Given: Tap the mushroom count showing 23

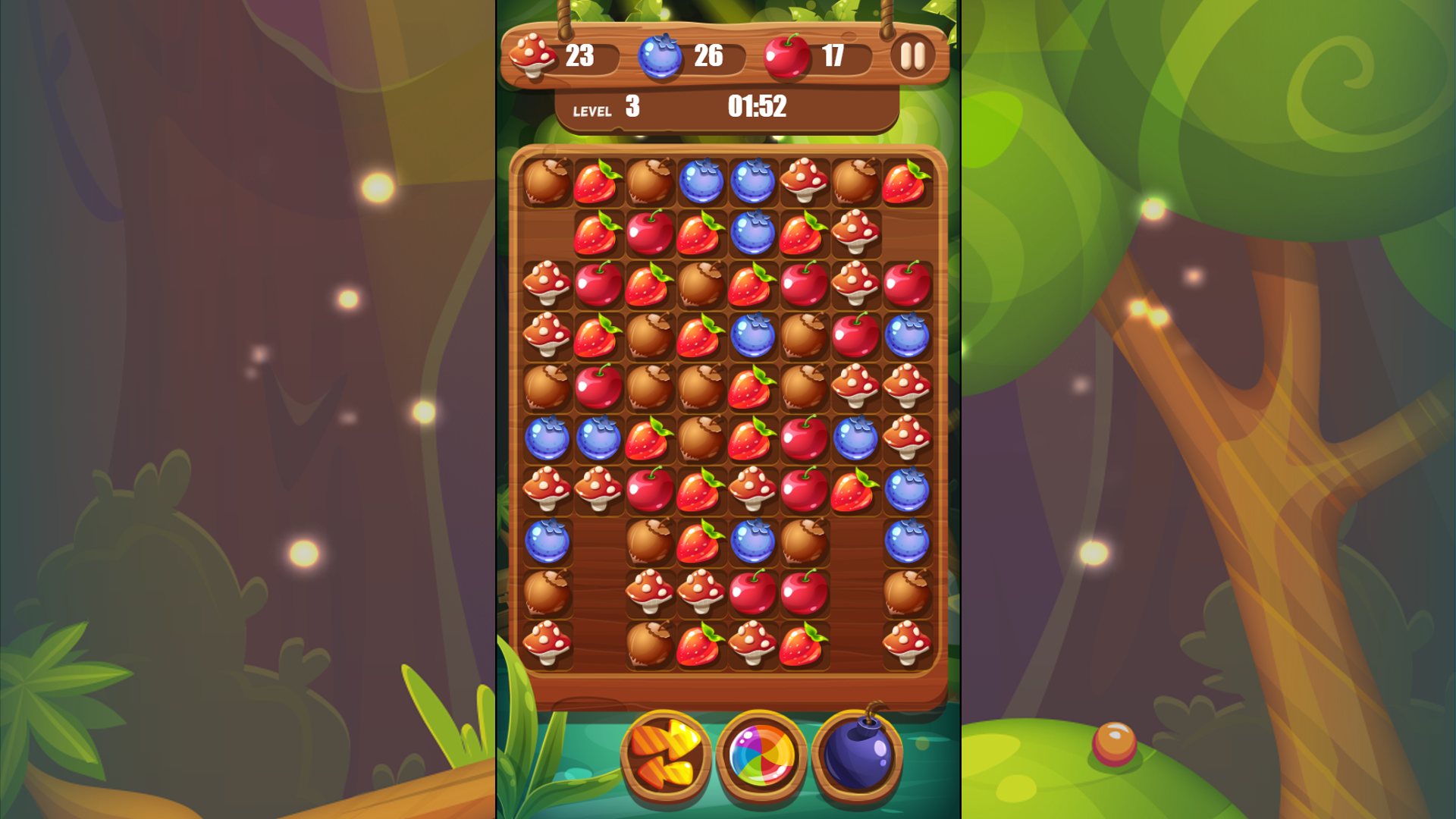Looking at the screenshot, I should (x=580, y=55).
